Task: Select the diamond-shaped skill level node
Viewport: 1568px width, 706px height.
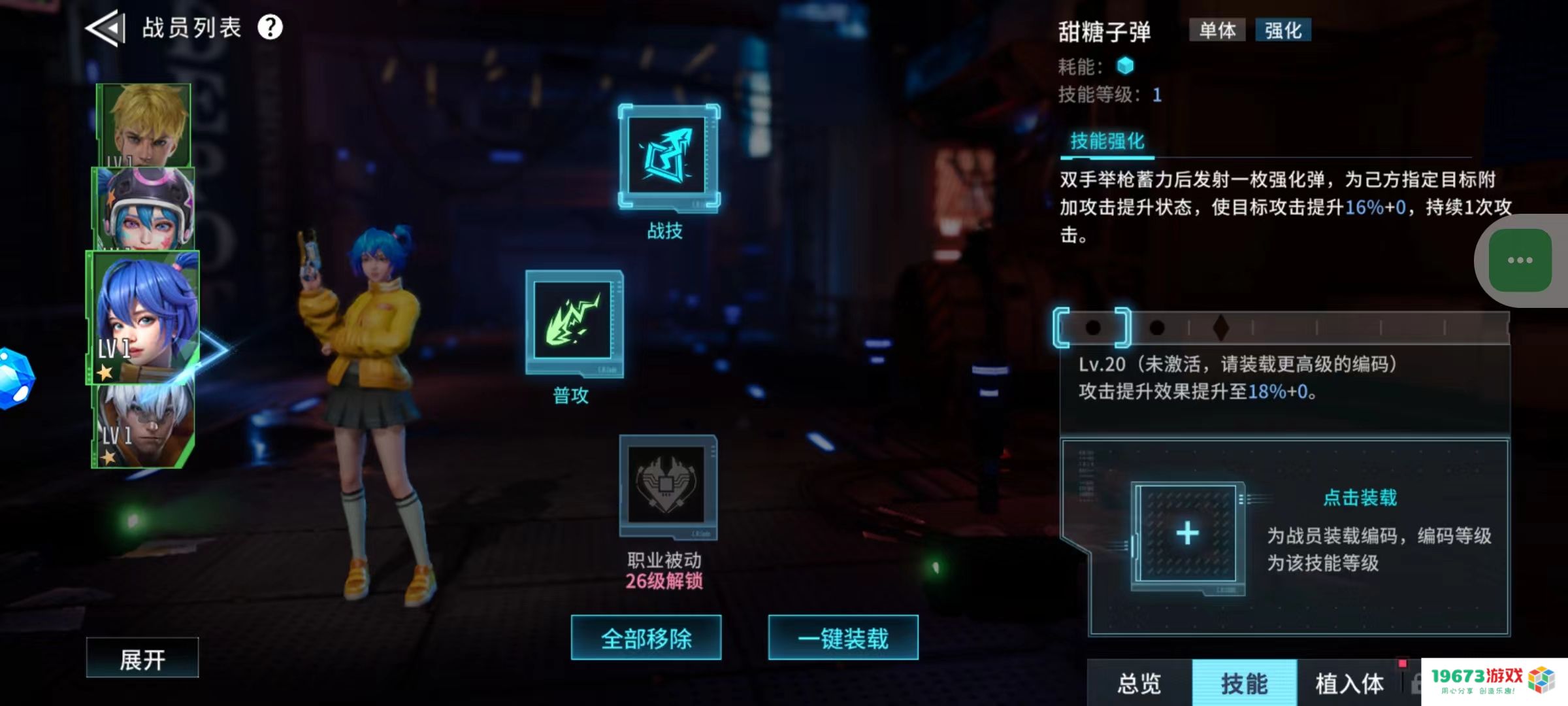Action: 1220,328
